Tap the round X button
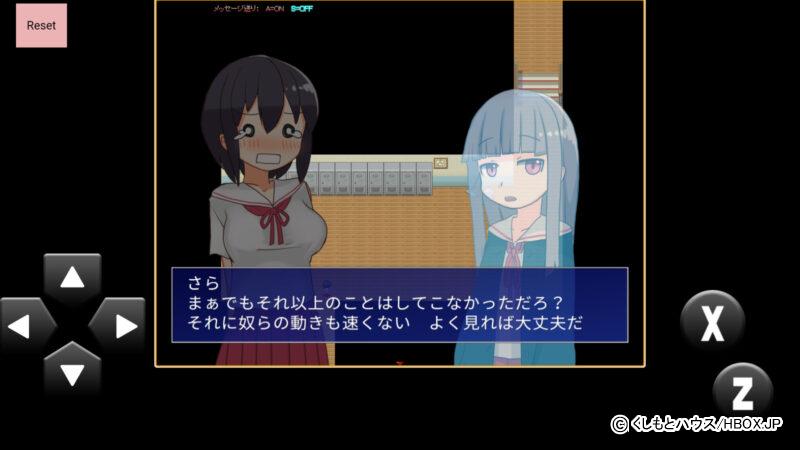The height and width of the screenshot is (450, 800). pyautogui.click(x=712, y=322)
